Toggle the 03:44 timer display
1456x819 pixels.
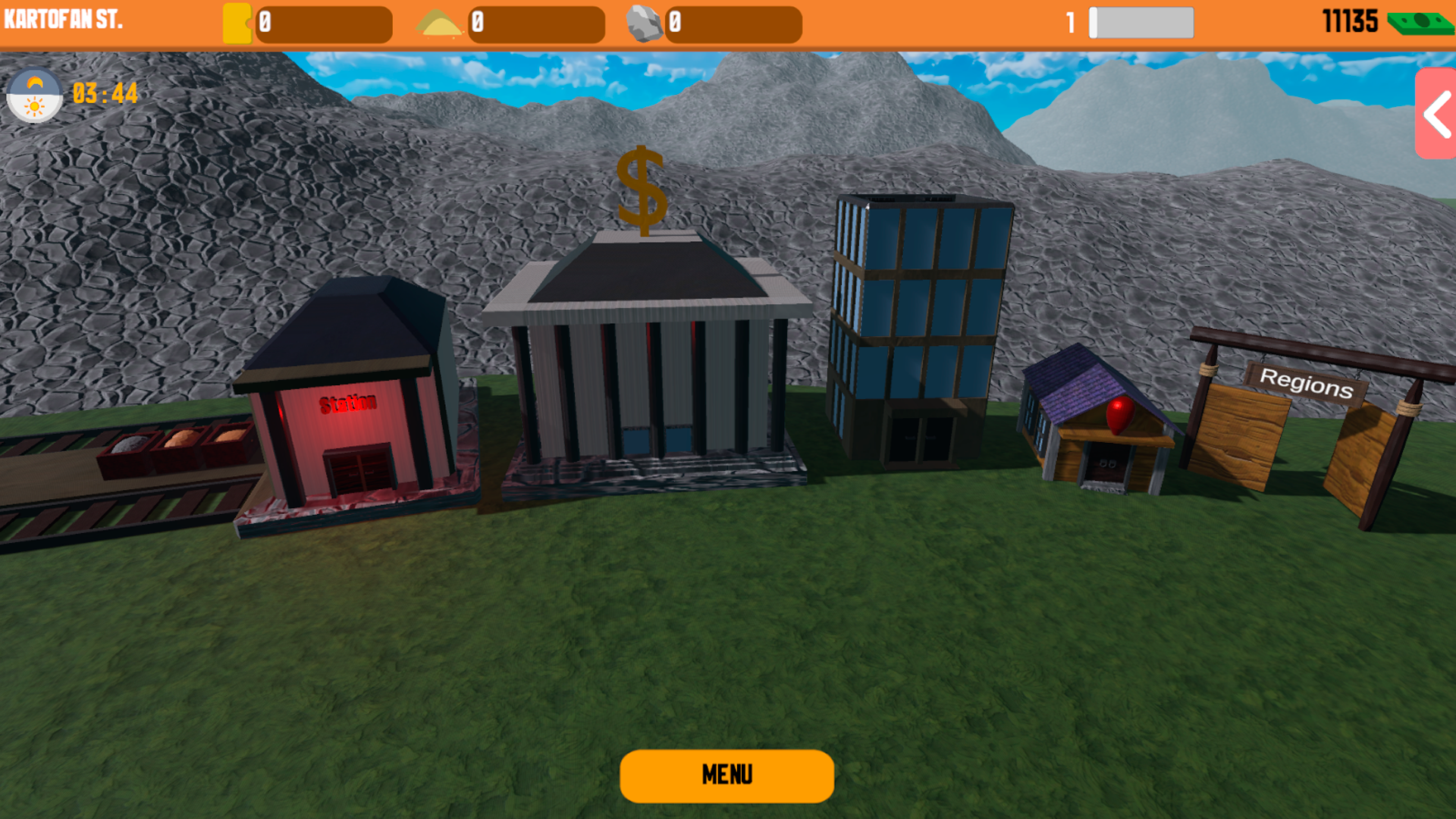[x=104, y=95]
